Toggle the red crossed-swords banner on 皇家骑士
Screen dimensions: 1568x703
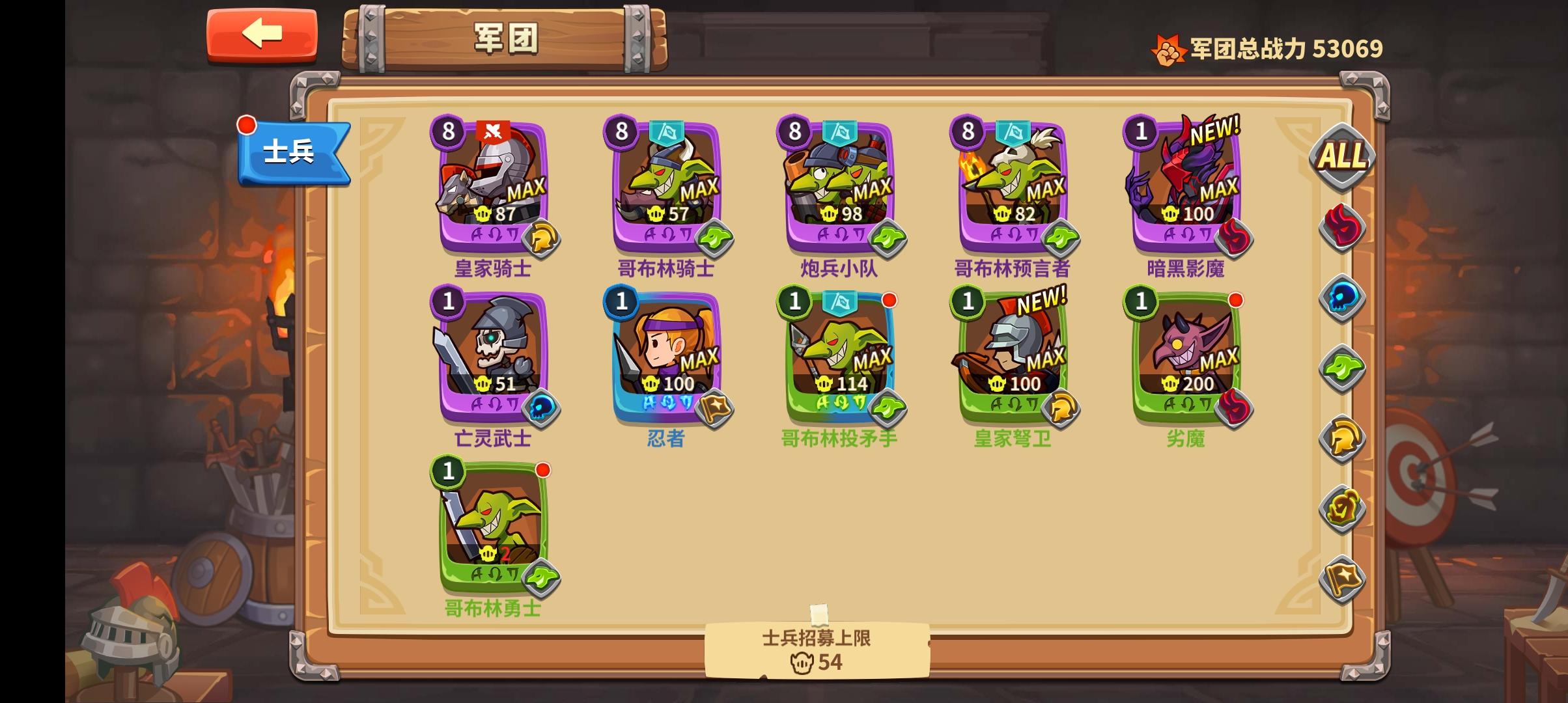tap(494, 130)
